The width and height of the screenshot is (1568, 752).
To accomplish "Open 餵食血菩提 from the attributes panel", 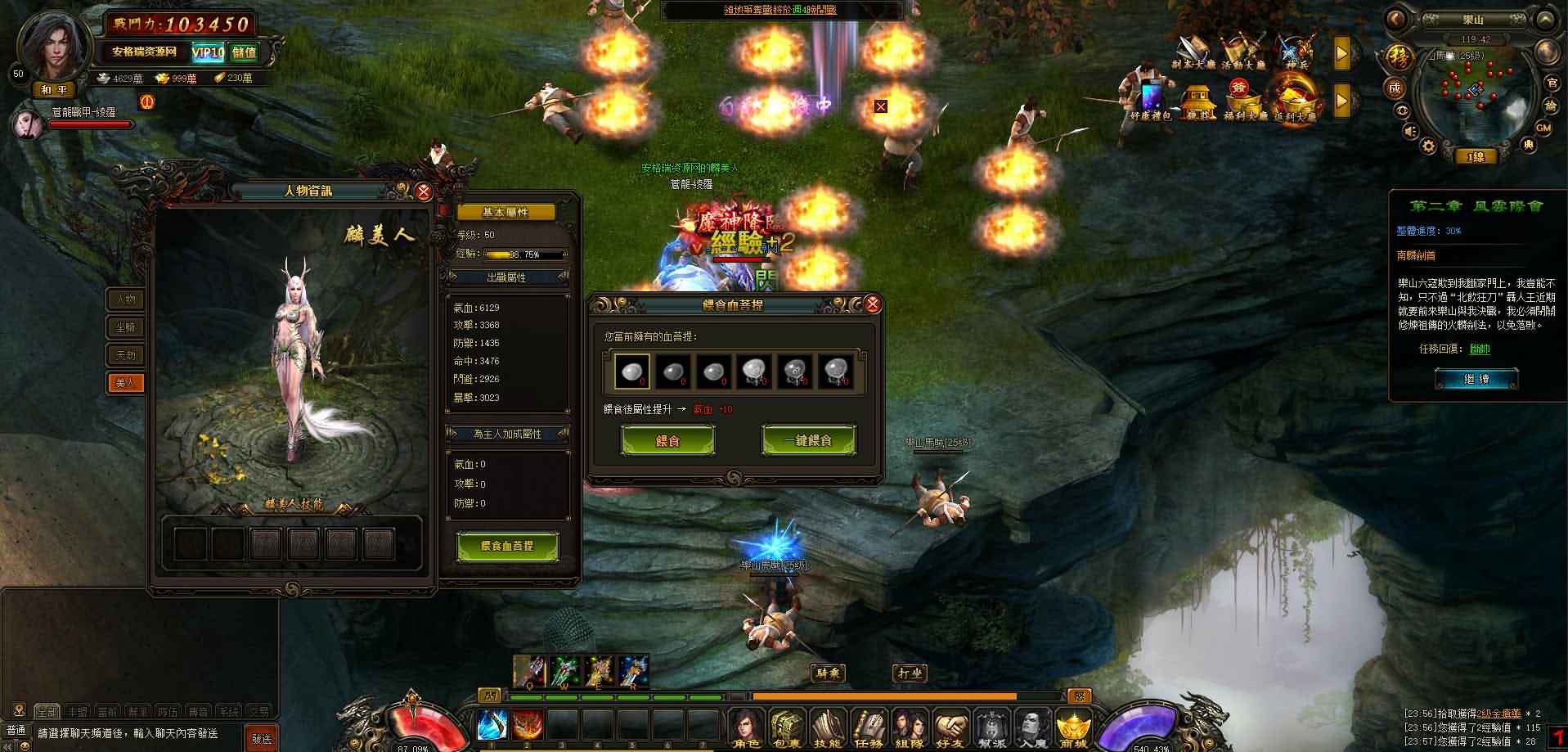I will [x=507, y=546].
